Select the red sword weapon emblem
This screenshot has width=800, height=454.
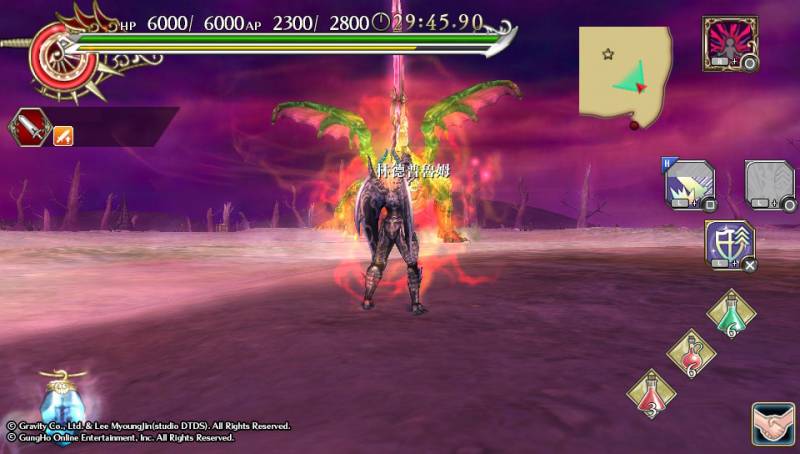point(29,127)
